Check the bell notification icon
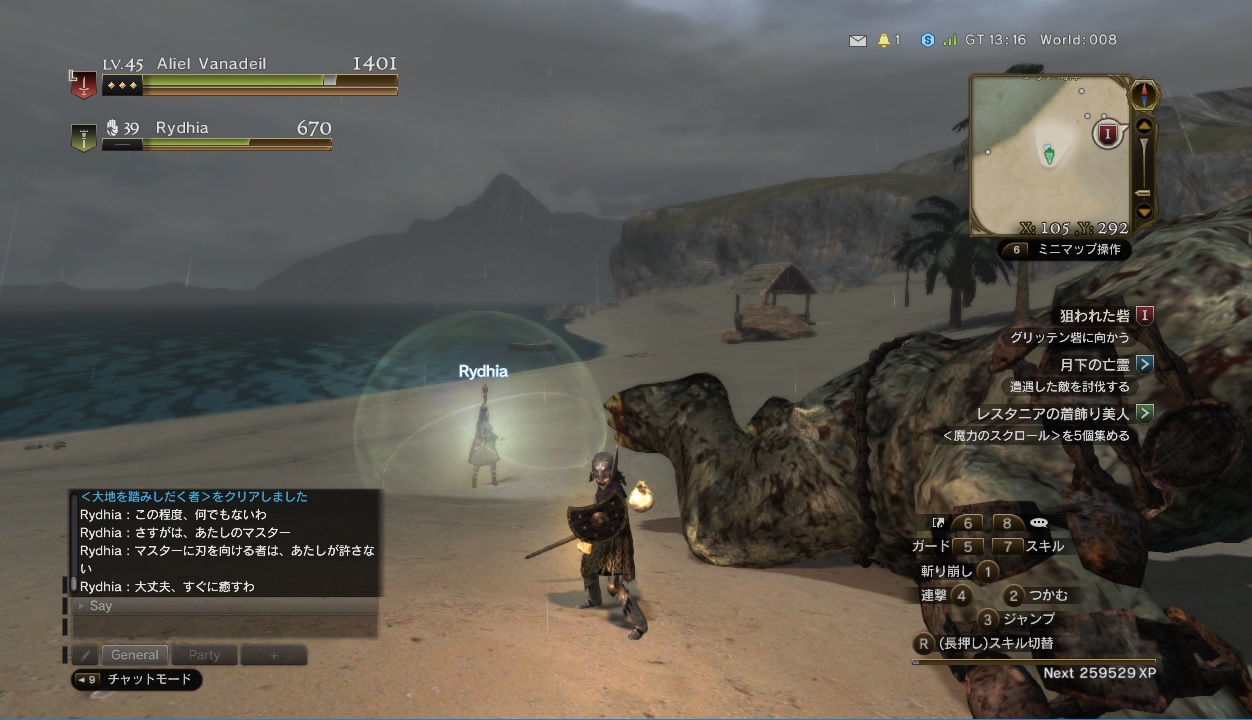 [884, 41]
